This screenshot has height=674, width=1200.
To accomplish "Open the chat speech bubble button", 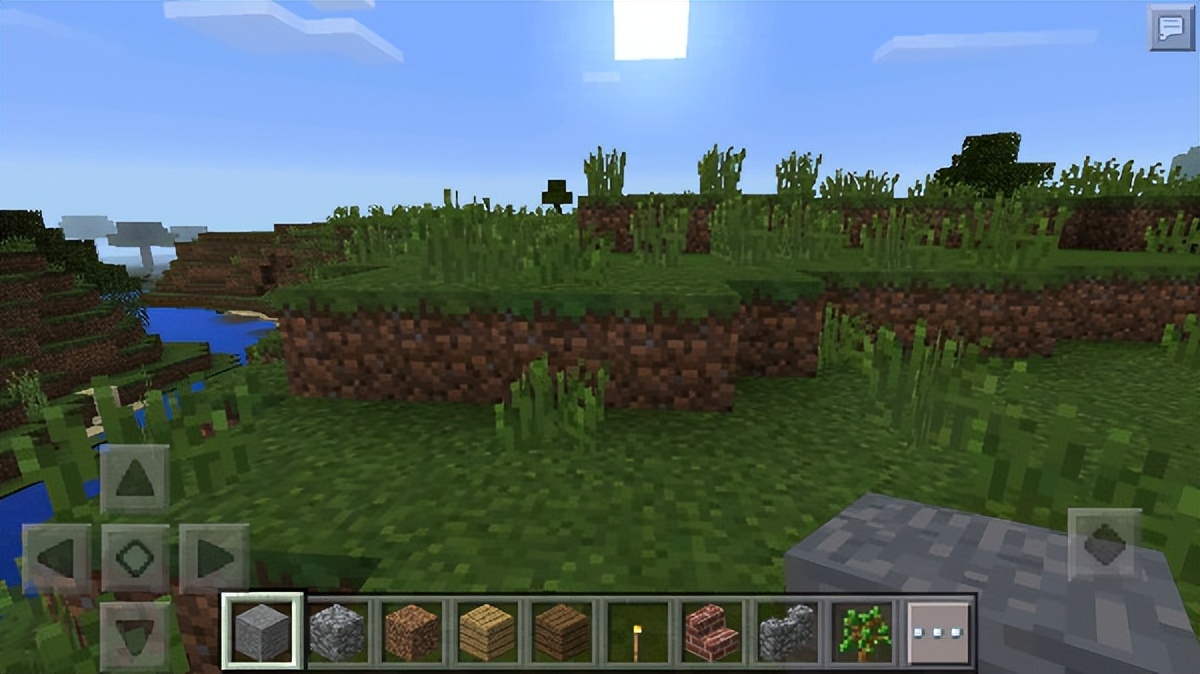I will [x=1170, y=27].
